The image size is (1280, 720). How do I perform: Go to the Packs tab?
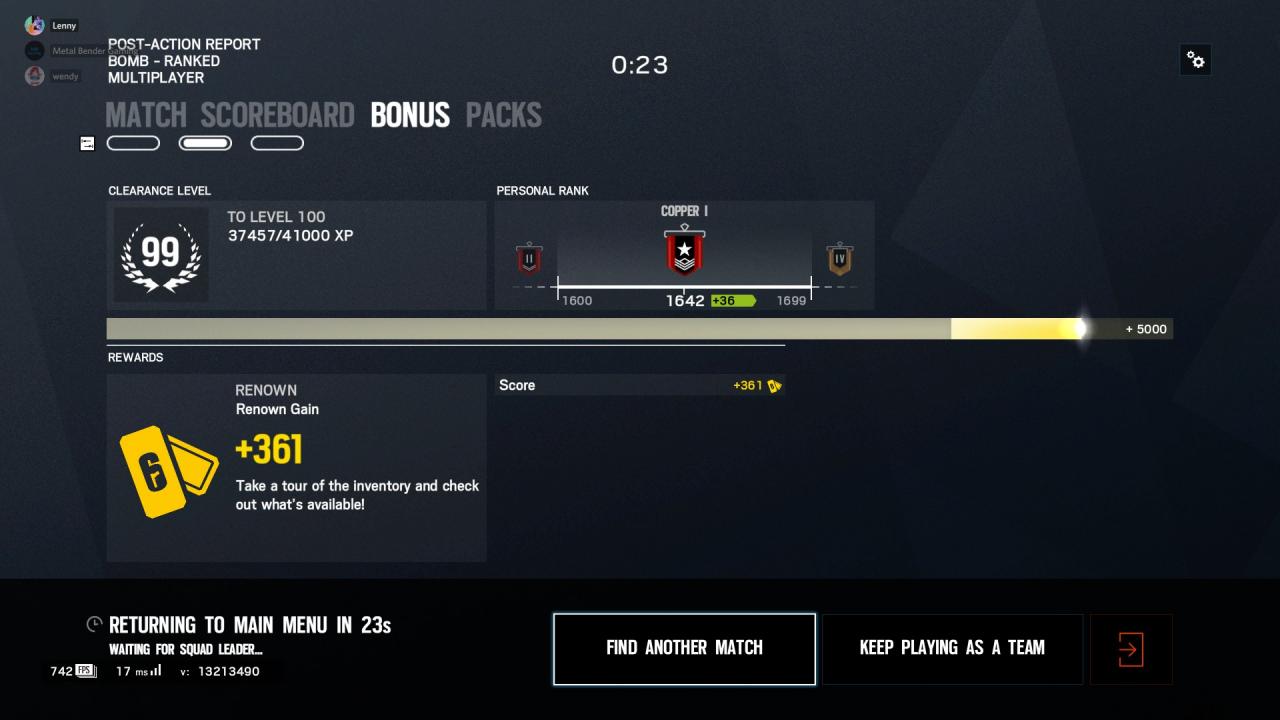click(x=504, y=115)
